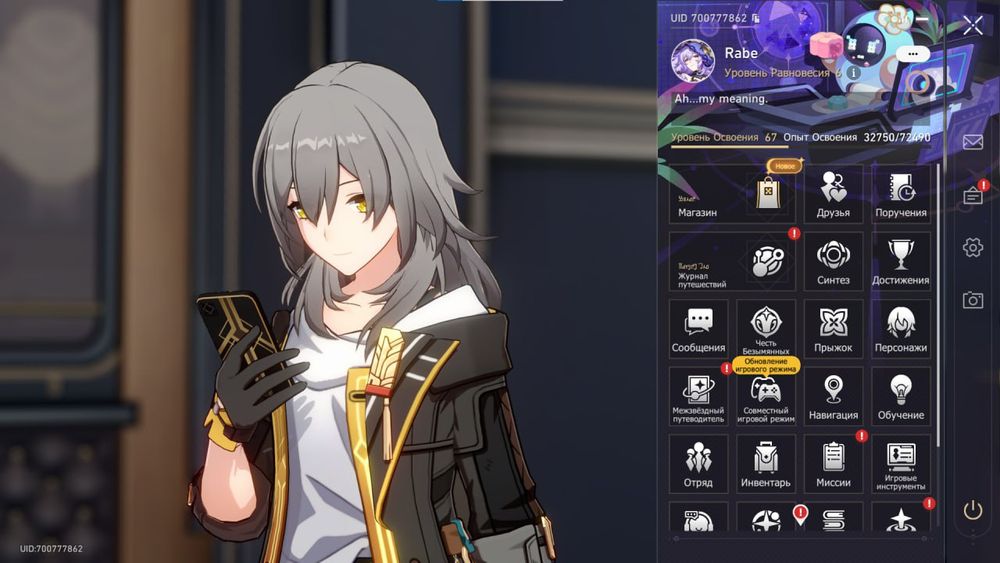Open the Синтез synthesis menu
Viewport: 1000px width, 563px height.
pyautogui.click(x=833, y=262)
